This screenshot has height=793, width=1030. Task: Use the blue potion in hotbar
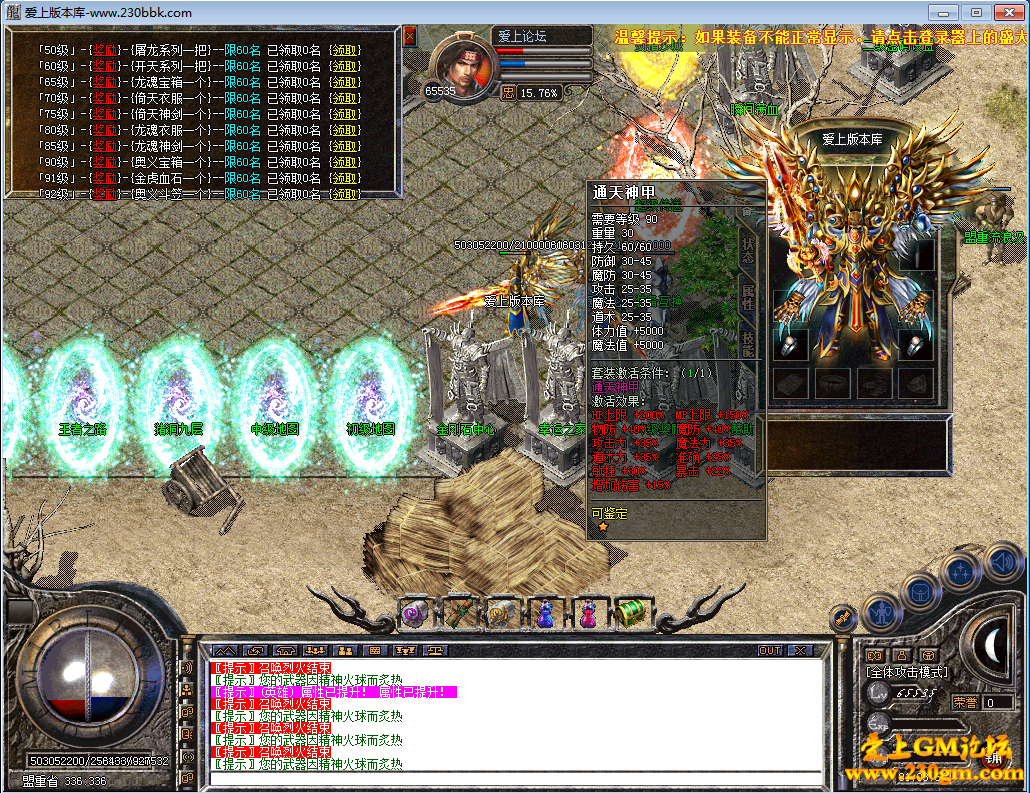[544, 612]
